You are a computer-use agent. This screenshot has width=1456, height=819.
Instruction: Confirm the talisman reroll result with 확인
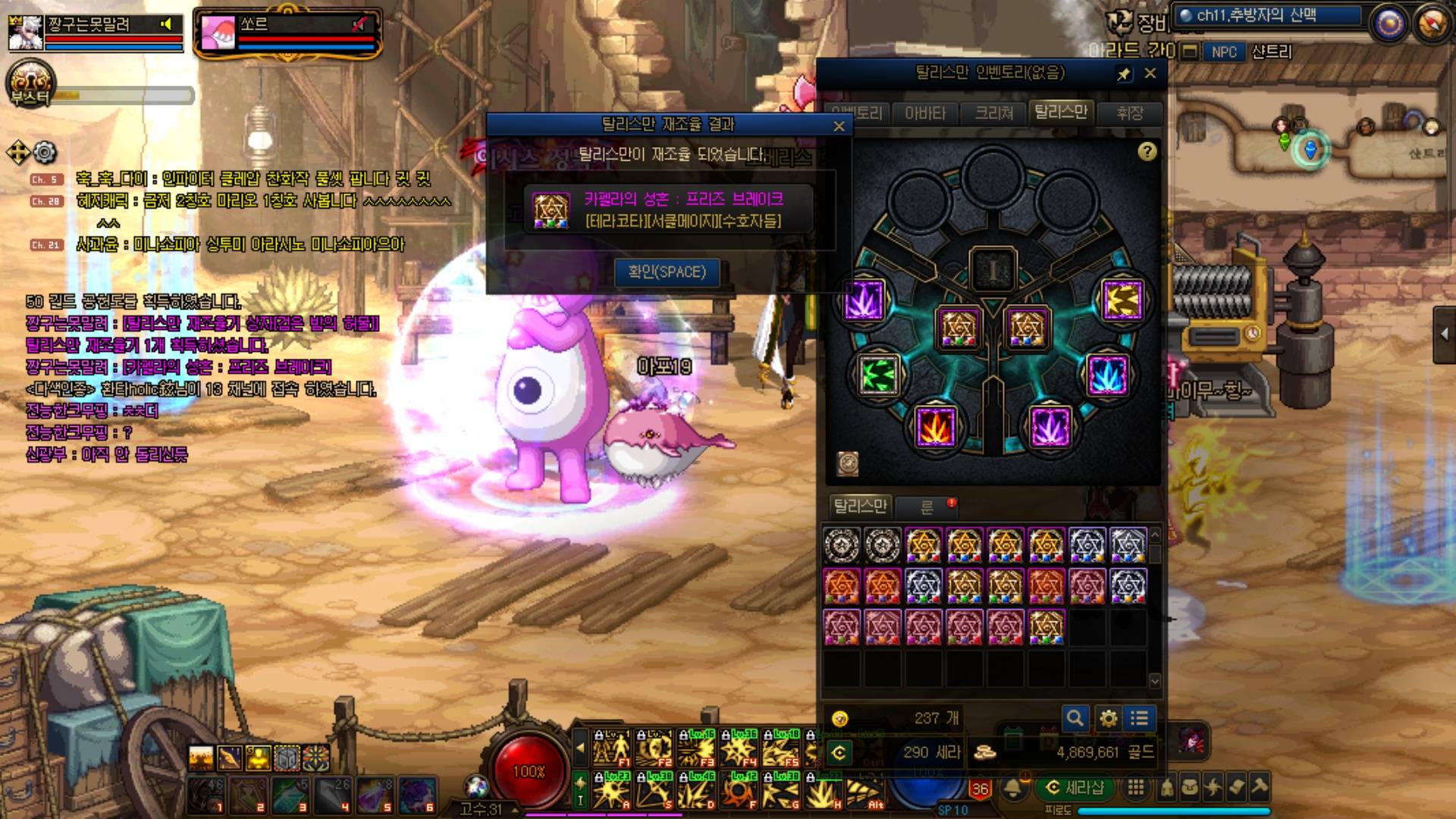pos(667,272)
